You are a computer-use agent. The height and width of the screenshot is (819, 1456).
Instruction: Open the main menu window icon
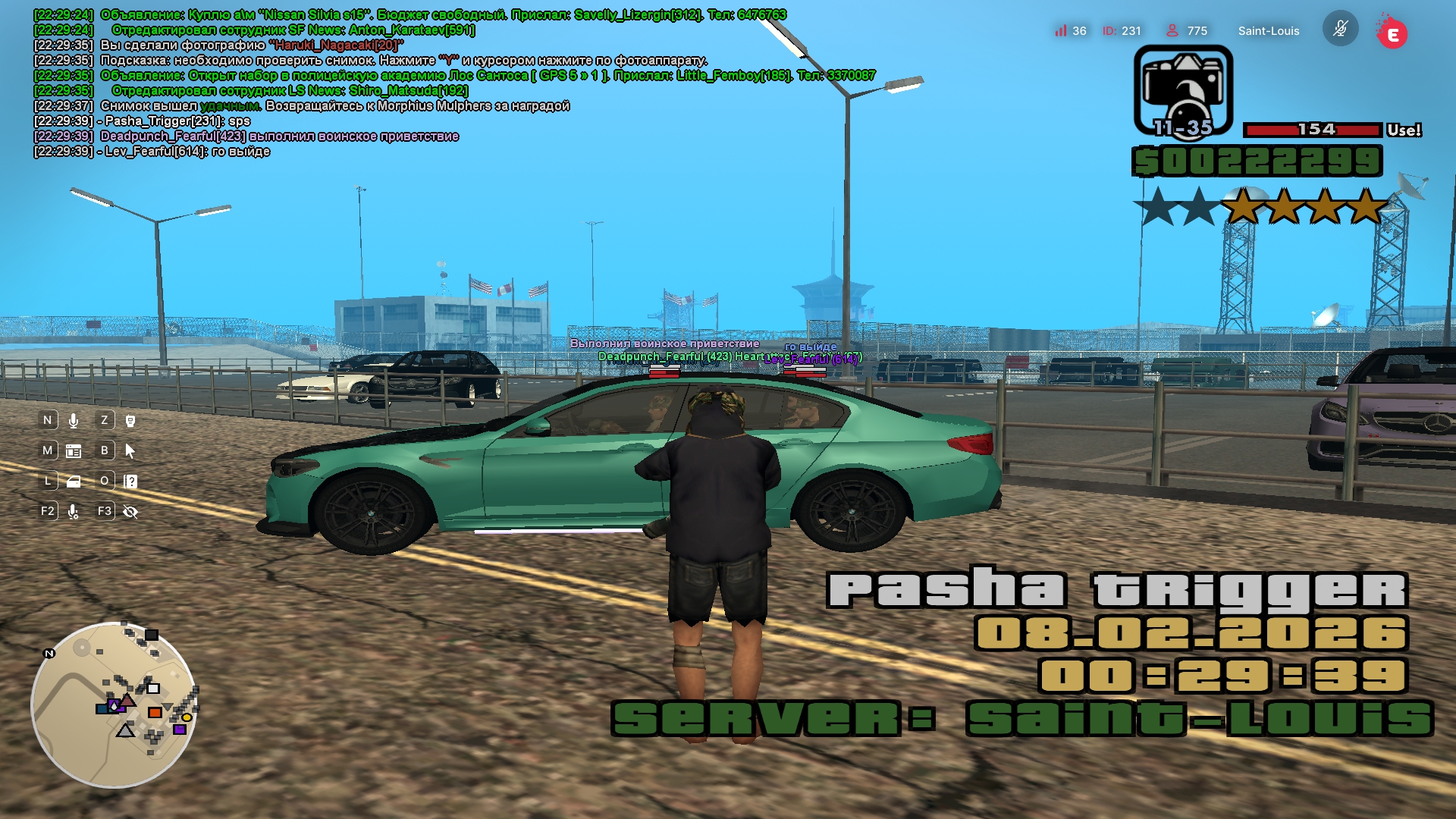click(x=74, y=451)
